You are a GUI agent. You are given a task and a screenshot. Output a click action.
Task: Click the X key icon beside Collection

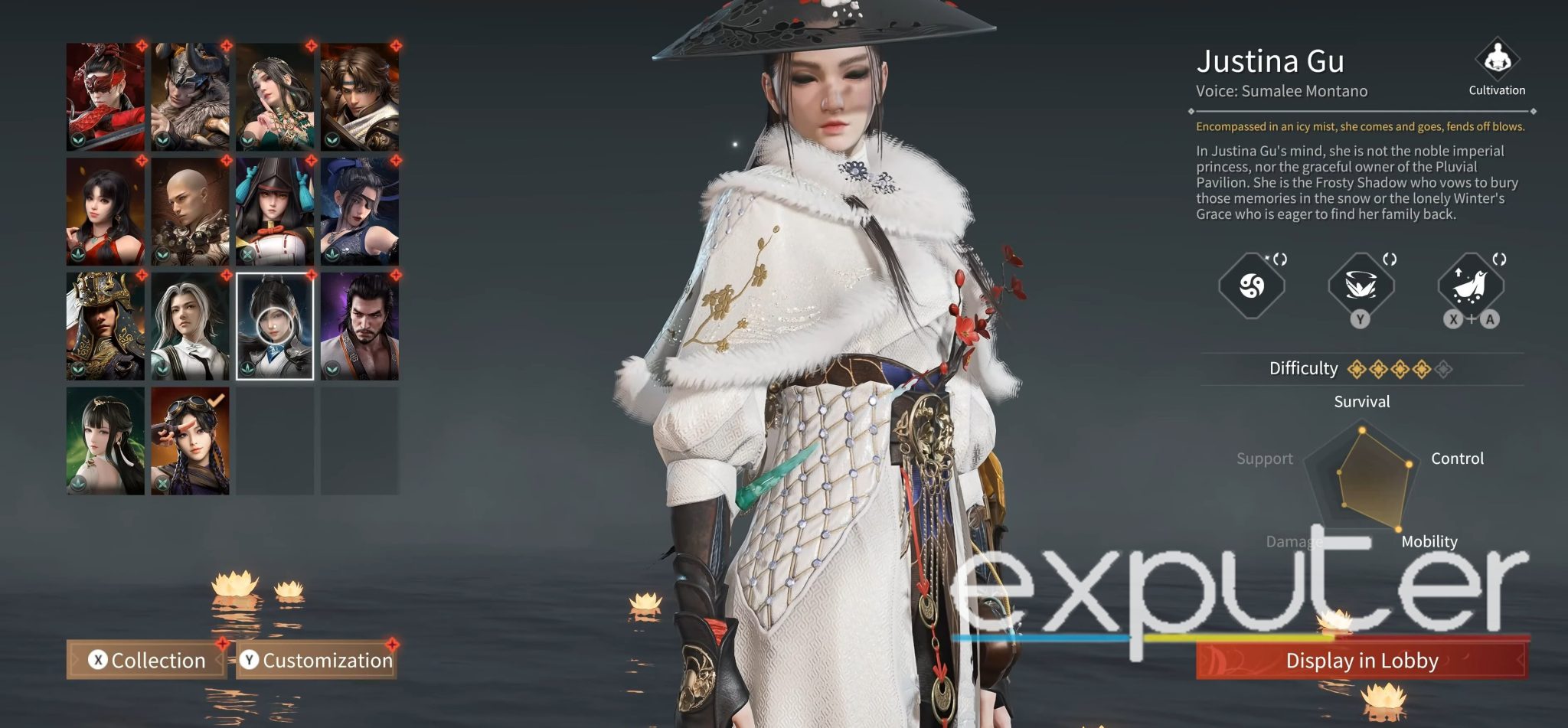[98, 661]
